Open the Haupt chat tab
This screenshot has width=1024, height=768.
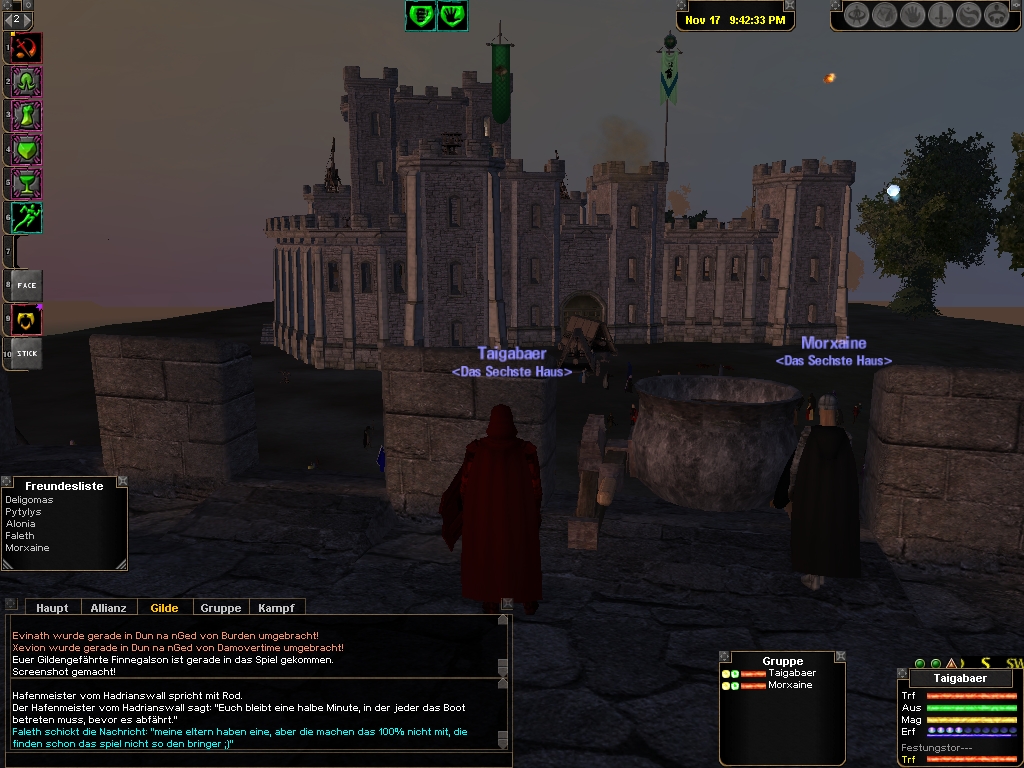[x=52, y=607]
